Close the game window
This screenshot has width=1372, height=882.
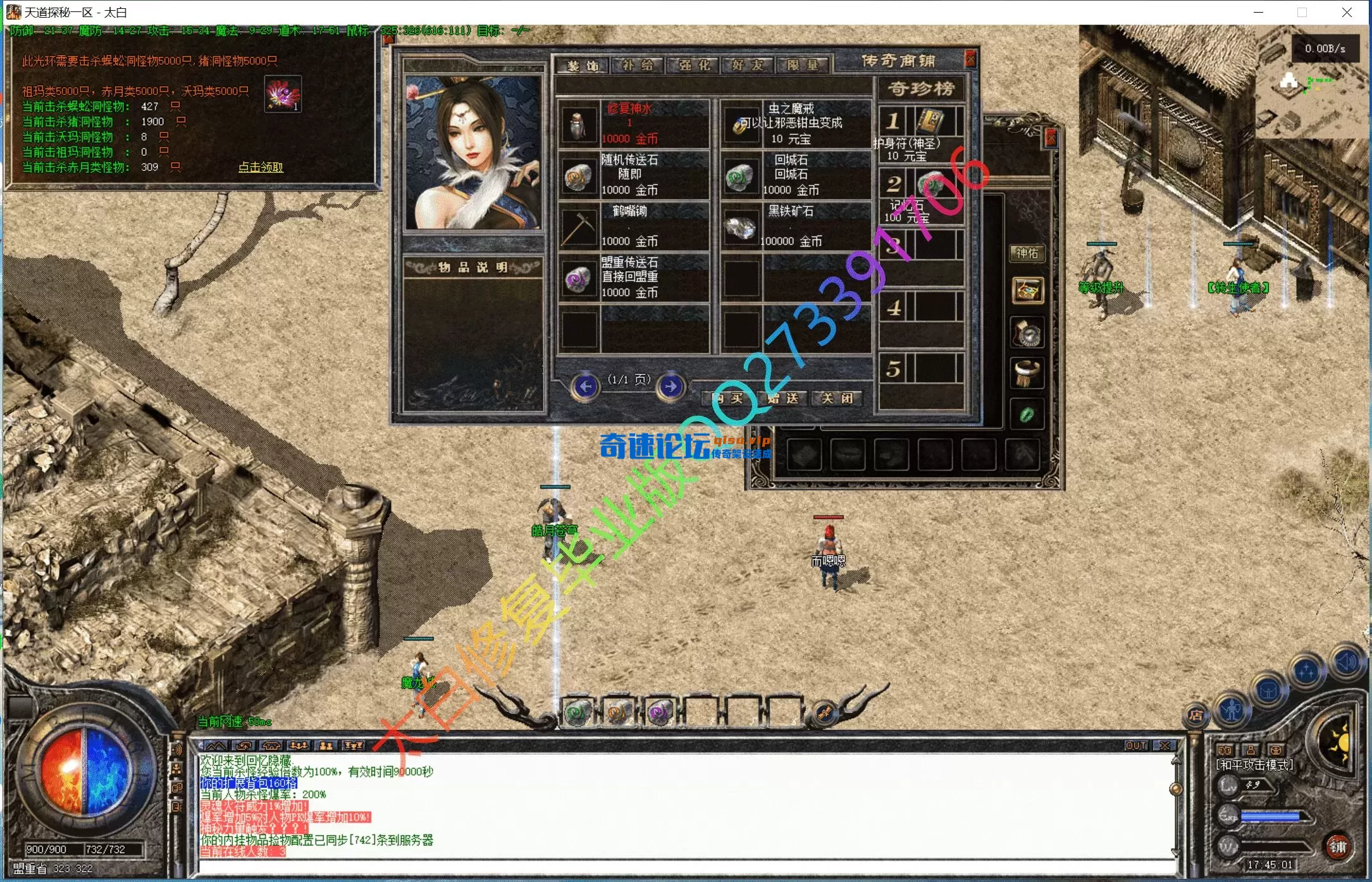[1347, 12]
